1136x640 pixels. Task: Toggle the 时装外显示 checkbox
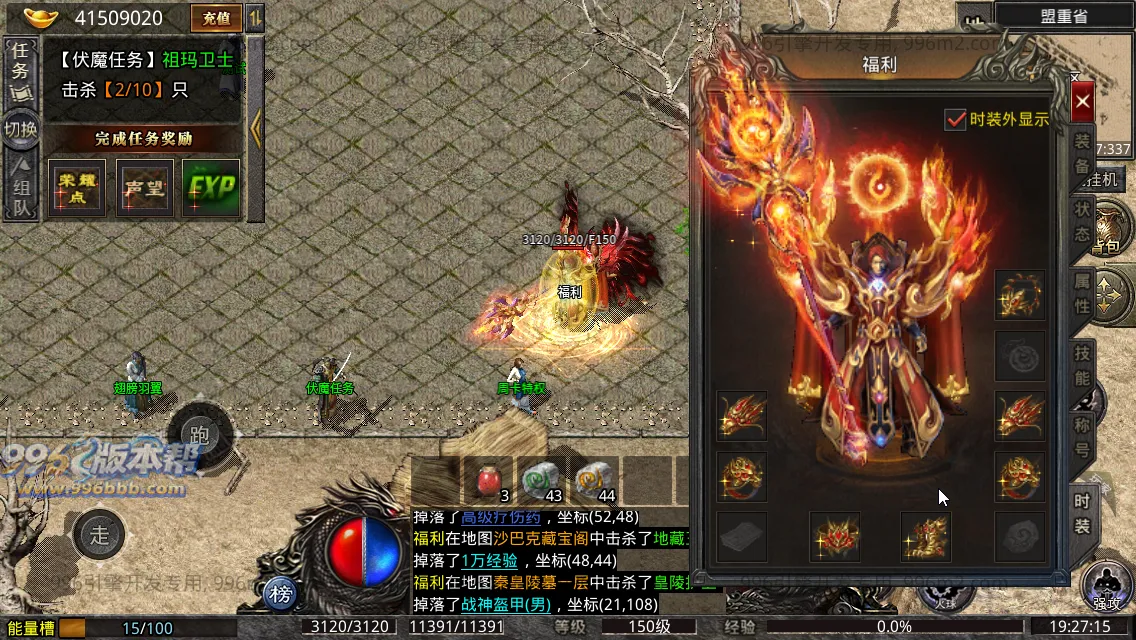955,119
